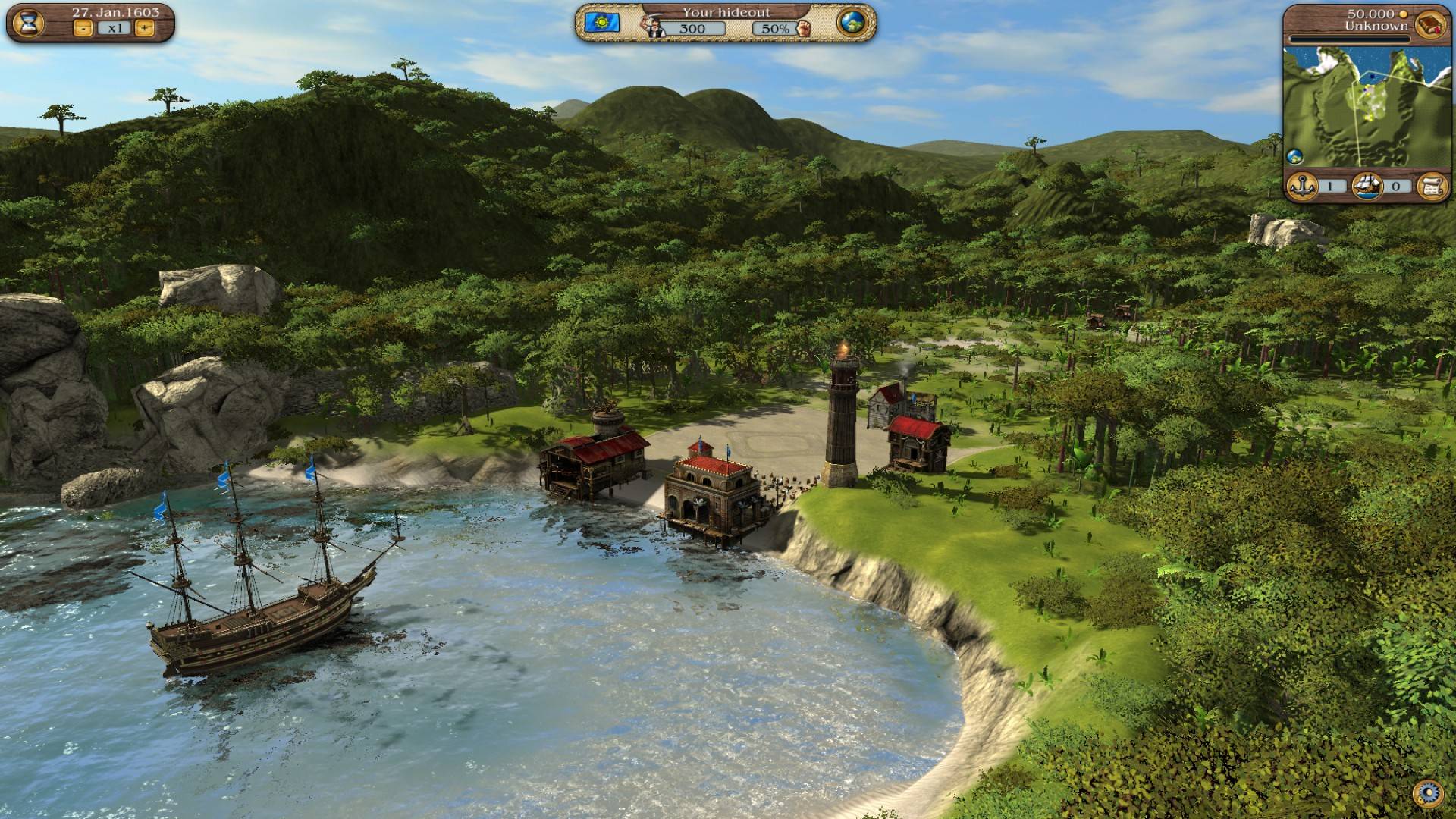
Task: Open the world map via globe icon
Action: click(x=852, y=23)
